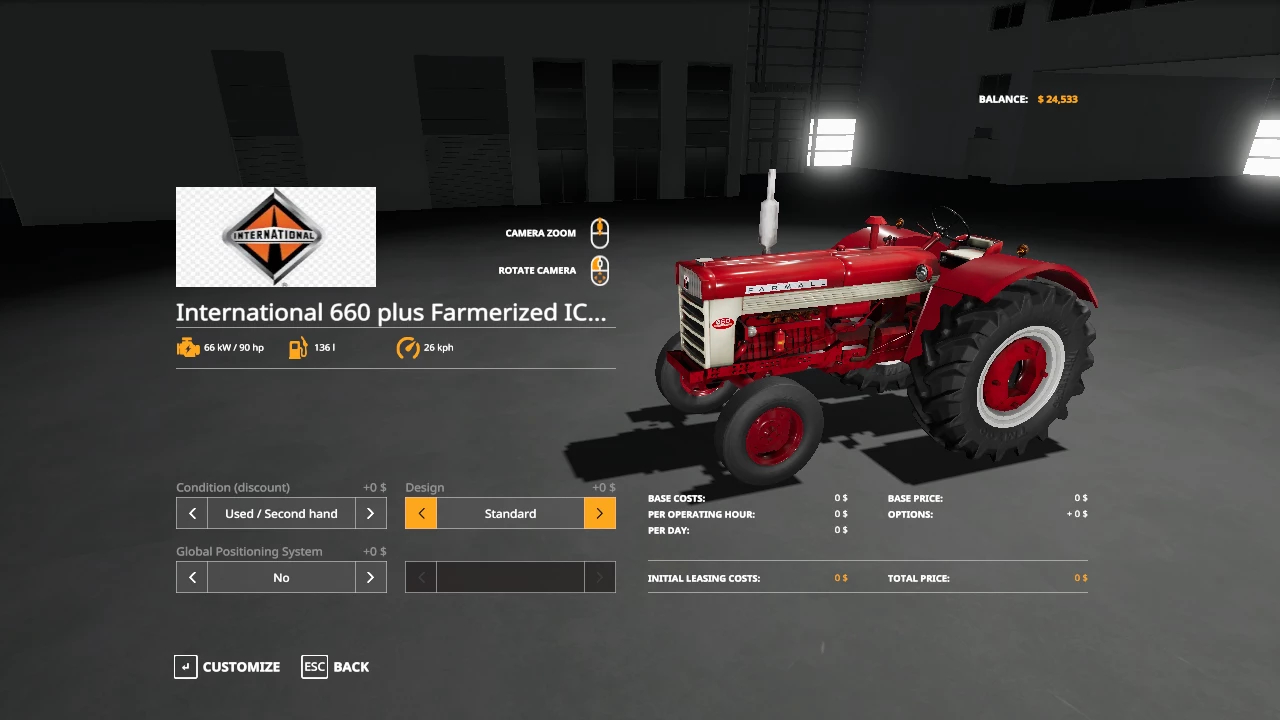Viewport: 1280px width, 720px height.
Task: Click the Used / Second hand condition field
Action: click(x=281, y=513)
